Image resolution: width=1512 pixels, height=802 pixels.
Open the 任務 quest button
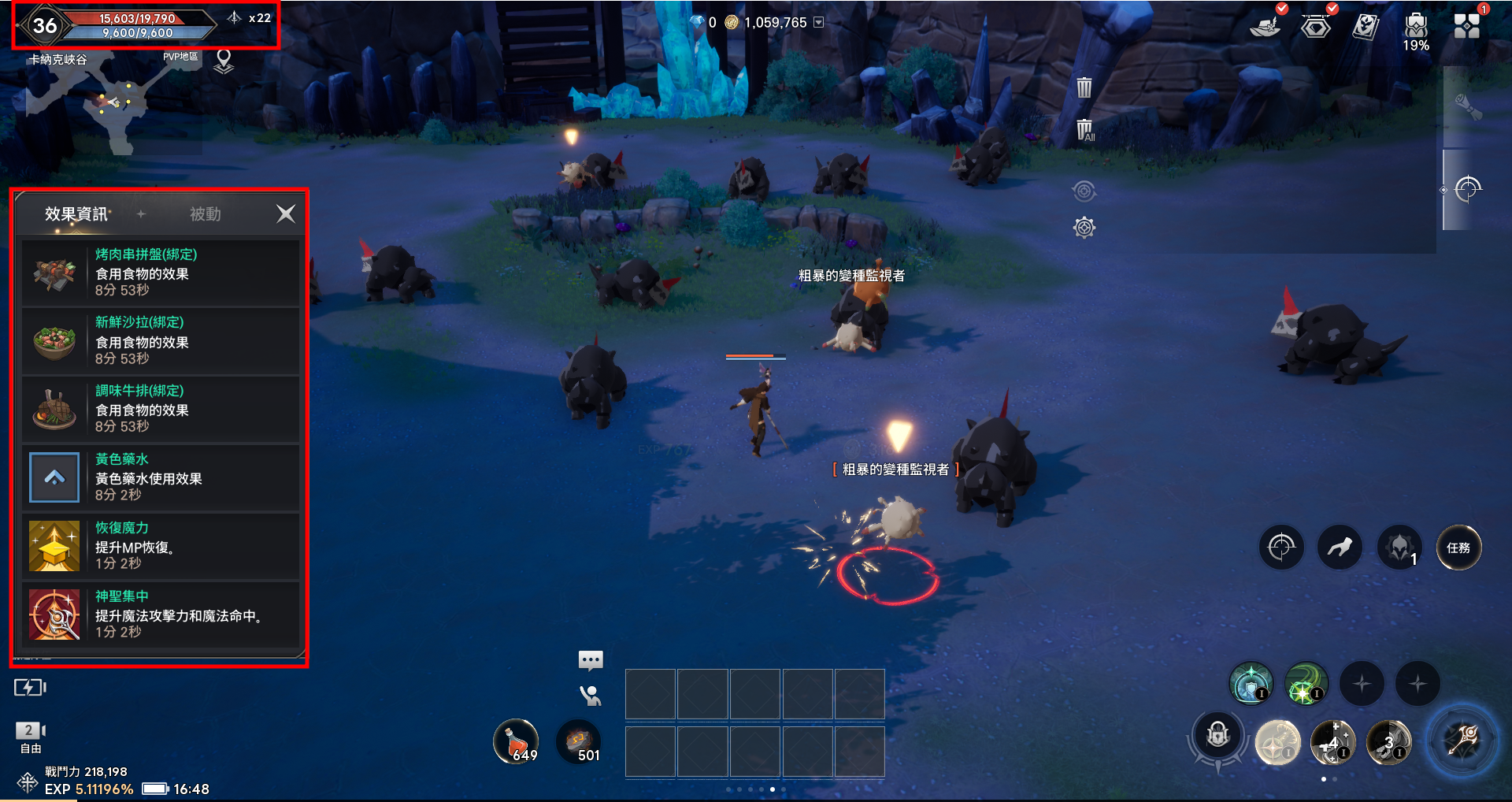1458,548
